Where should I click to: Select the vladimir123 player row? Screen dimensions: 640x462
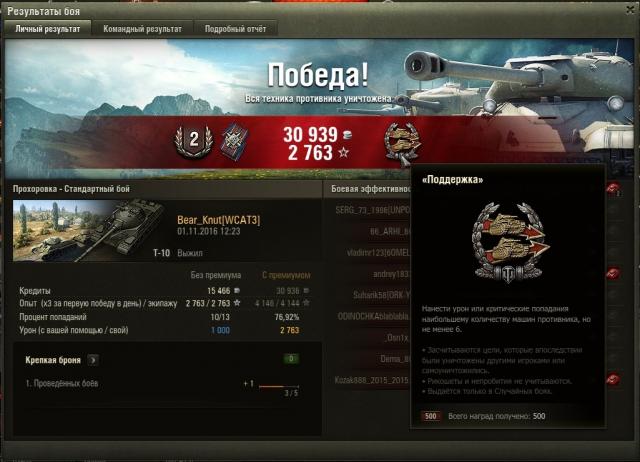click(x=370, y=253)
